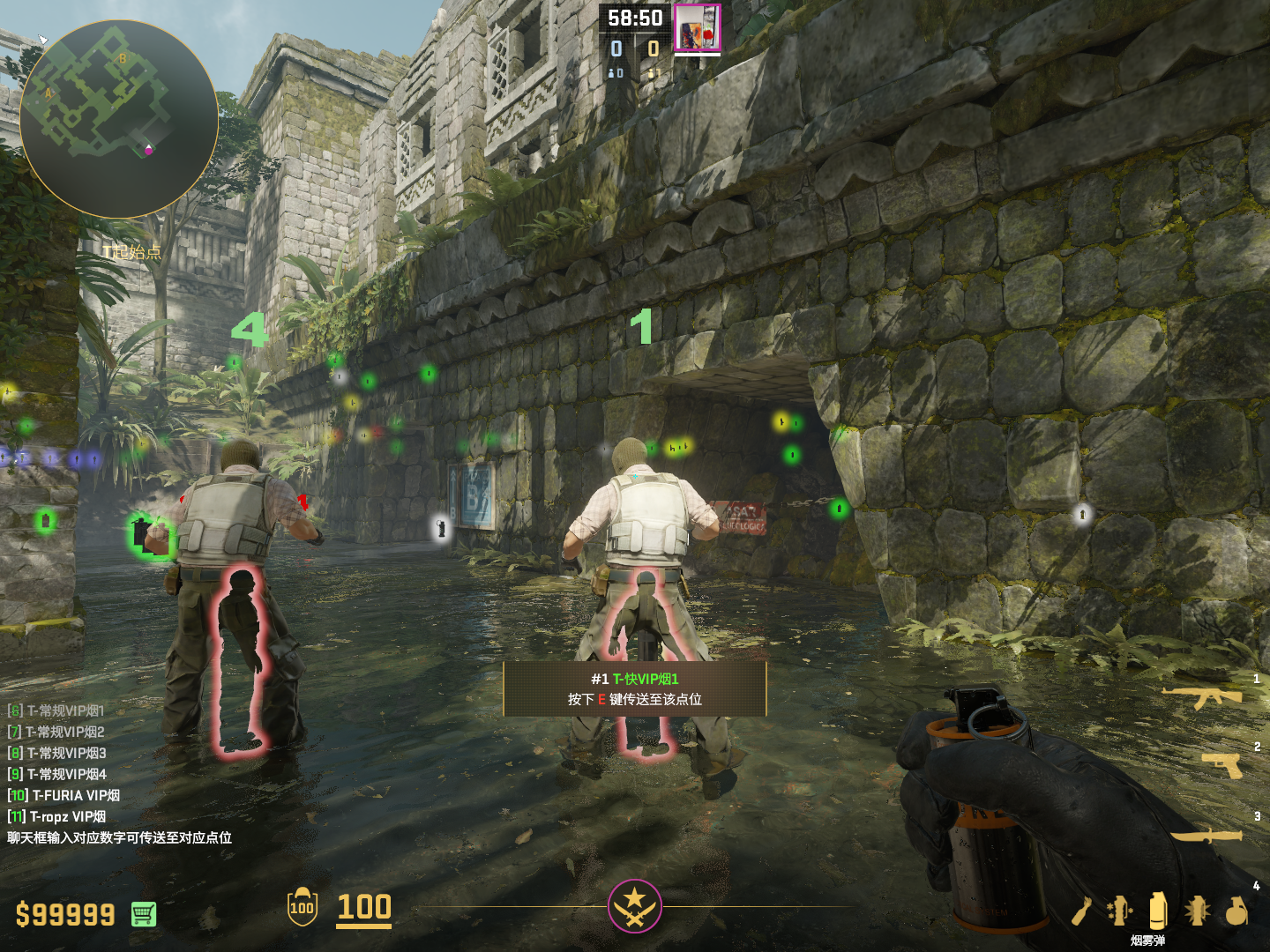Select the T-常规VIP烟2 list entry
This screenshot has height=952, width=1270.
point(56,732)
